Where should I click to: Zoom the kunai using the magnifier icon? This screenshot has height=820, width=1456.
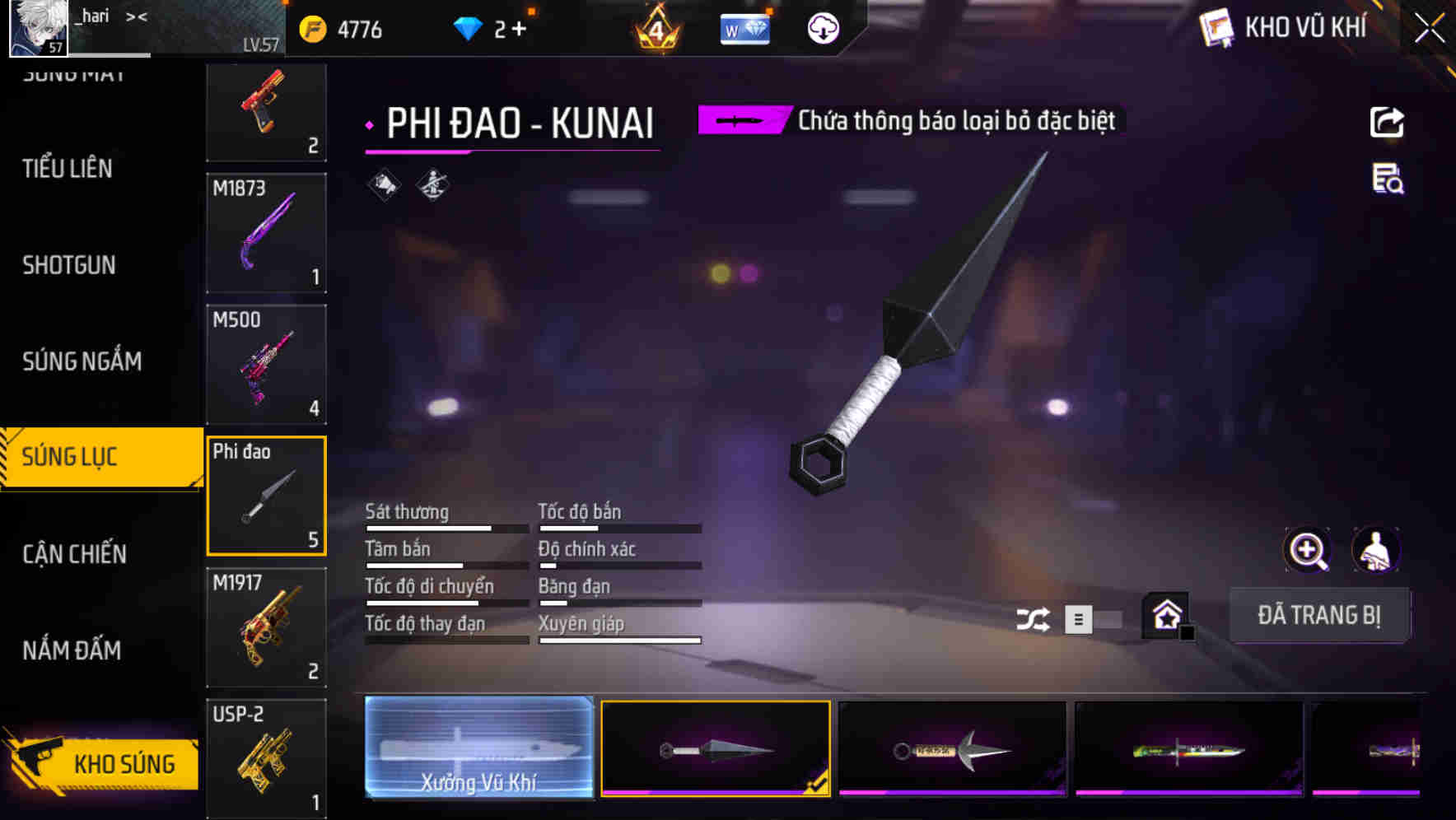[x=1308, y=549]
